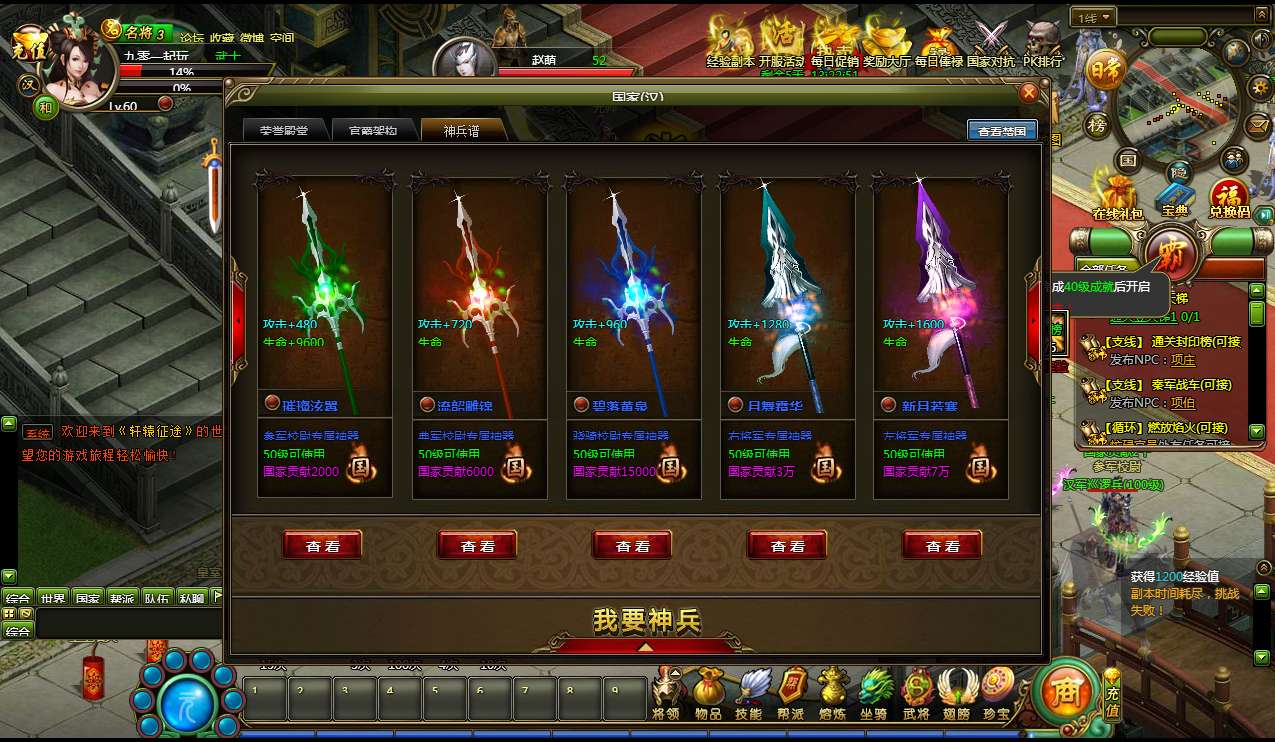
Task: Open the 官爵架构 tab
Action: (x=372, y=131)
